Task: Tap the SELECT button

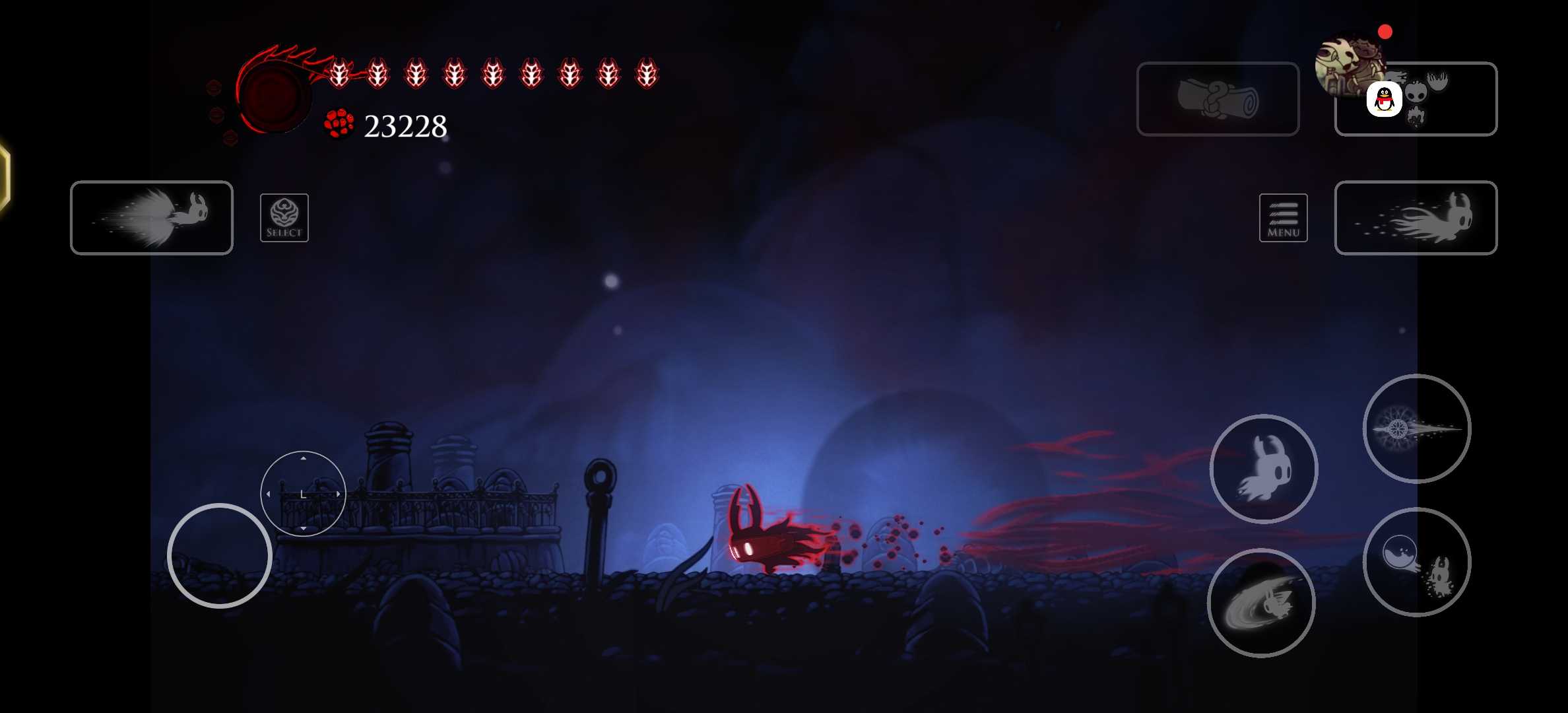Action: click(284, 218)
